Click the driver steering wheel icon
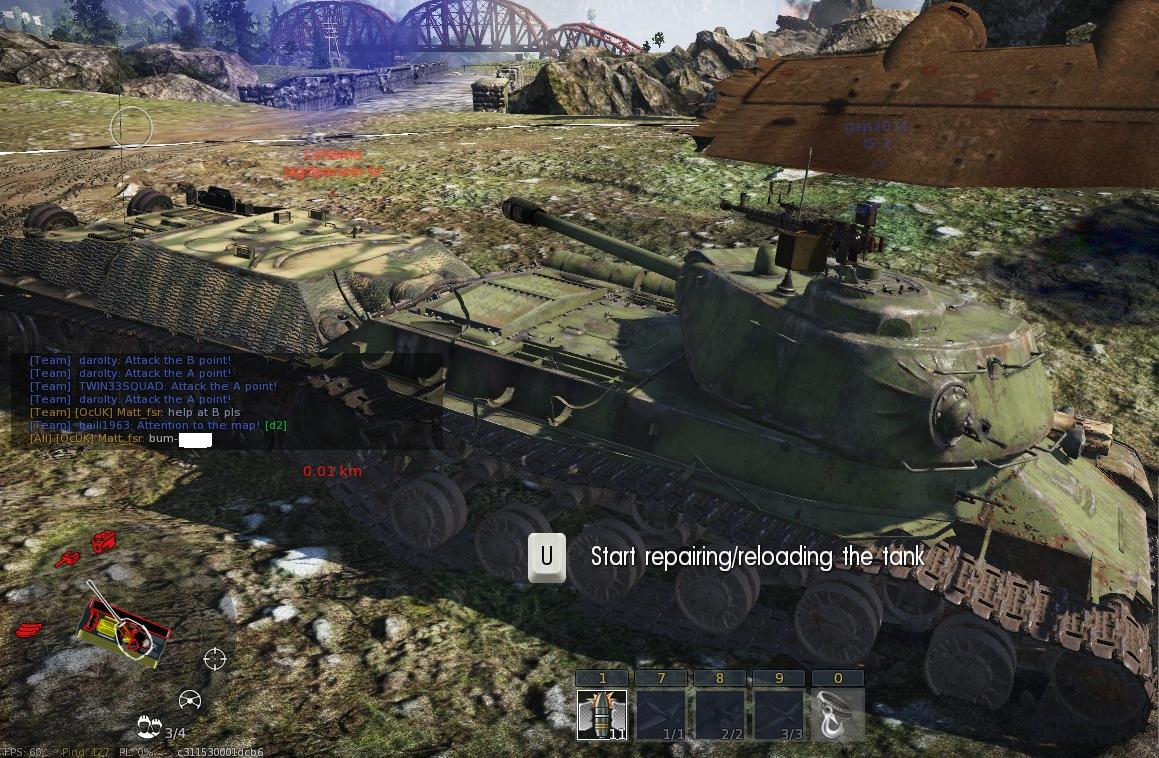 point(190,700)
